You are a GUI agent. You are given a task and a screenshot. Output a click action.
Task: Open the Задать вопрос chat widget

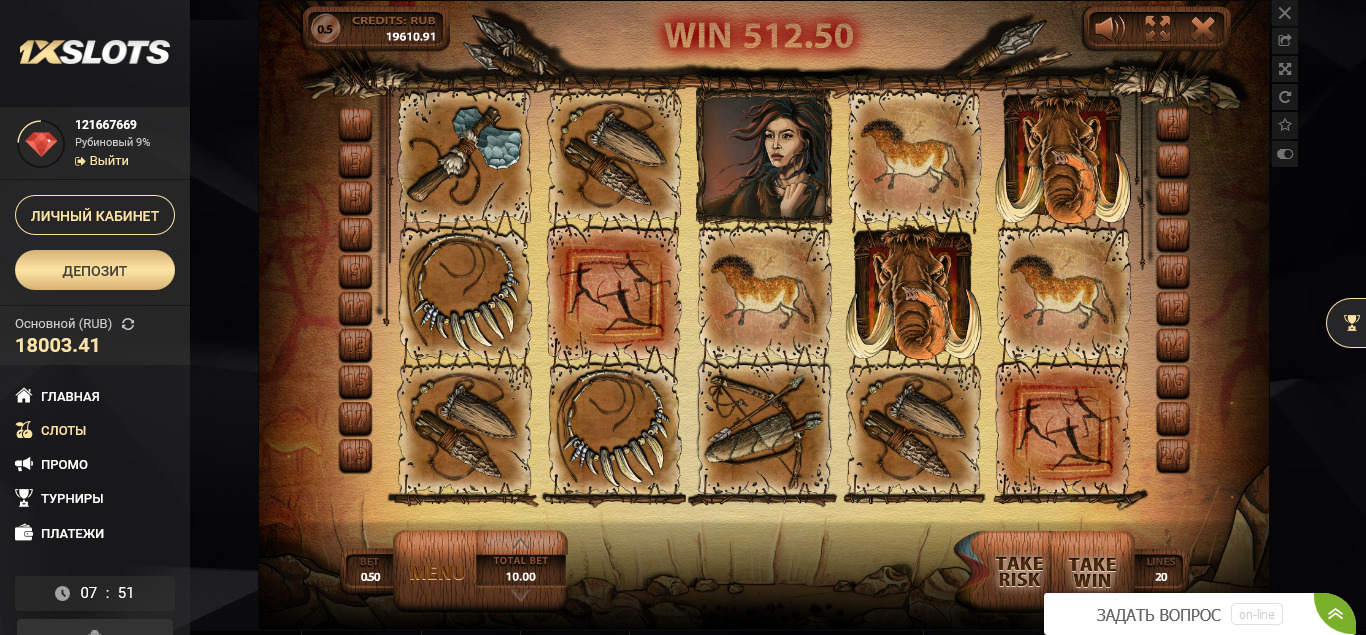[x=1158, y=615]
